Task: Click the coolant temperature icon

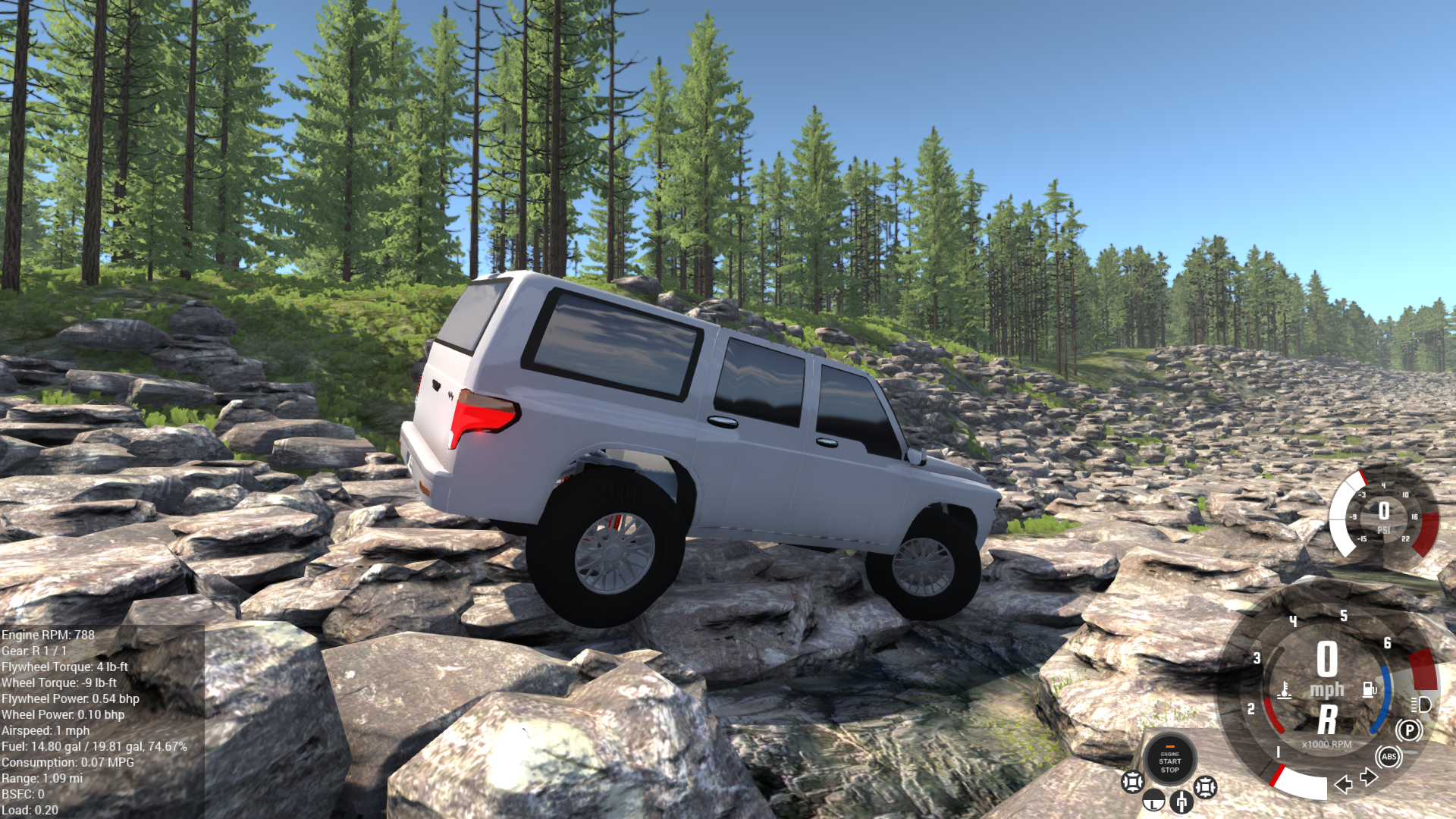Action: click(1285, 691)
